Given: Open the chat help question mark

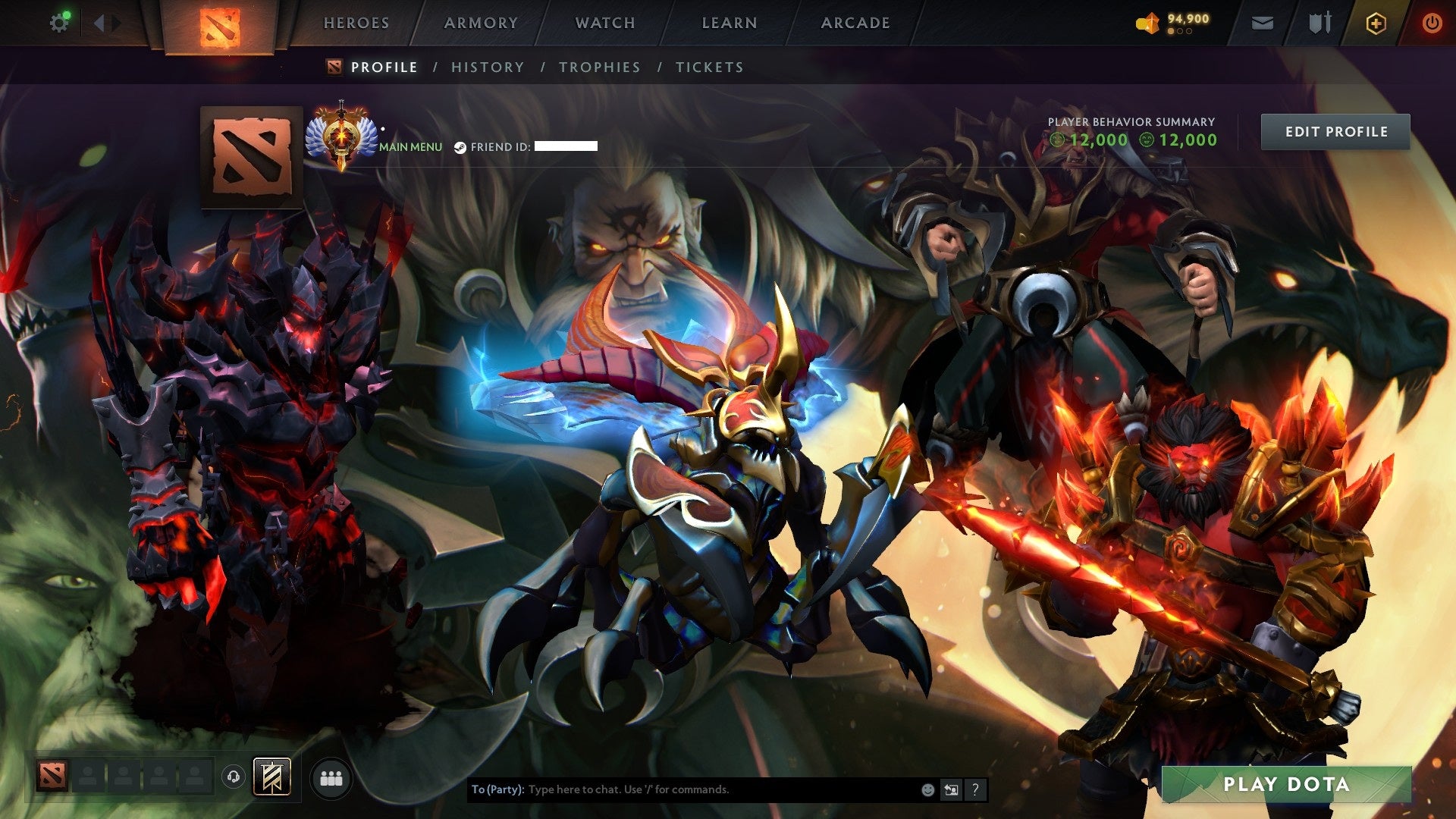Looking at the screenshot, I should (975, 789).
